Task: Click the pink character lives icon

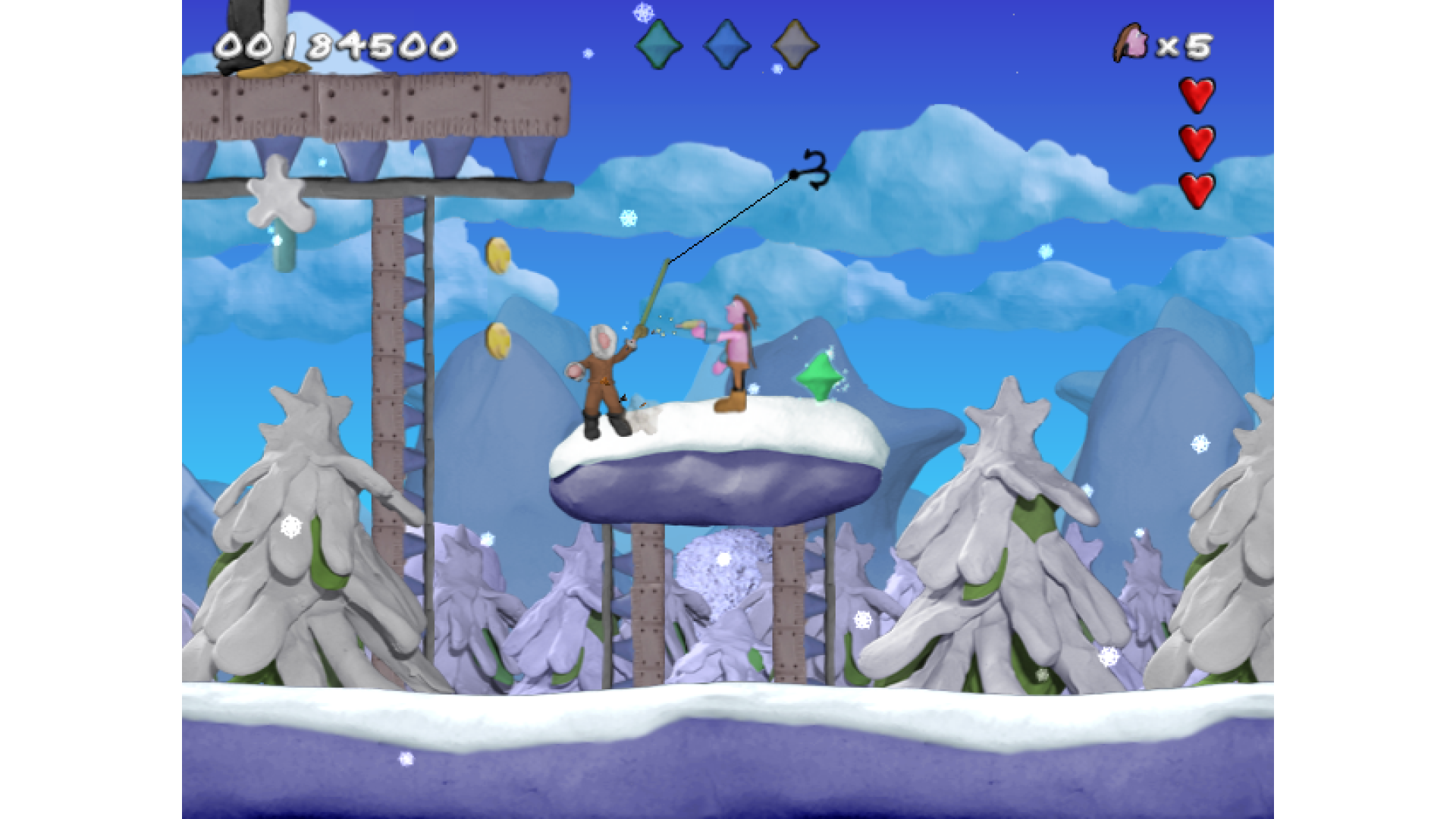Action: 1131,44
